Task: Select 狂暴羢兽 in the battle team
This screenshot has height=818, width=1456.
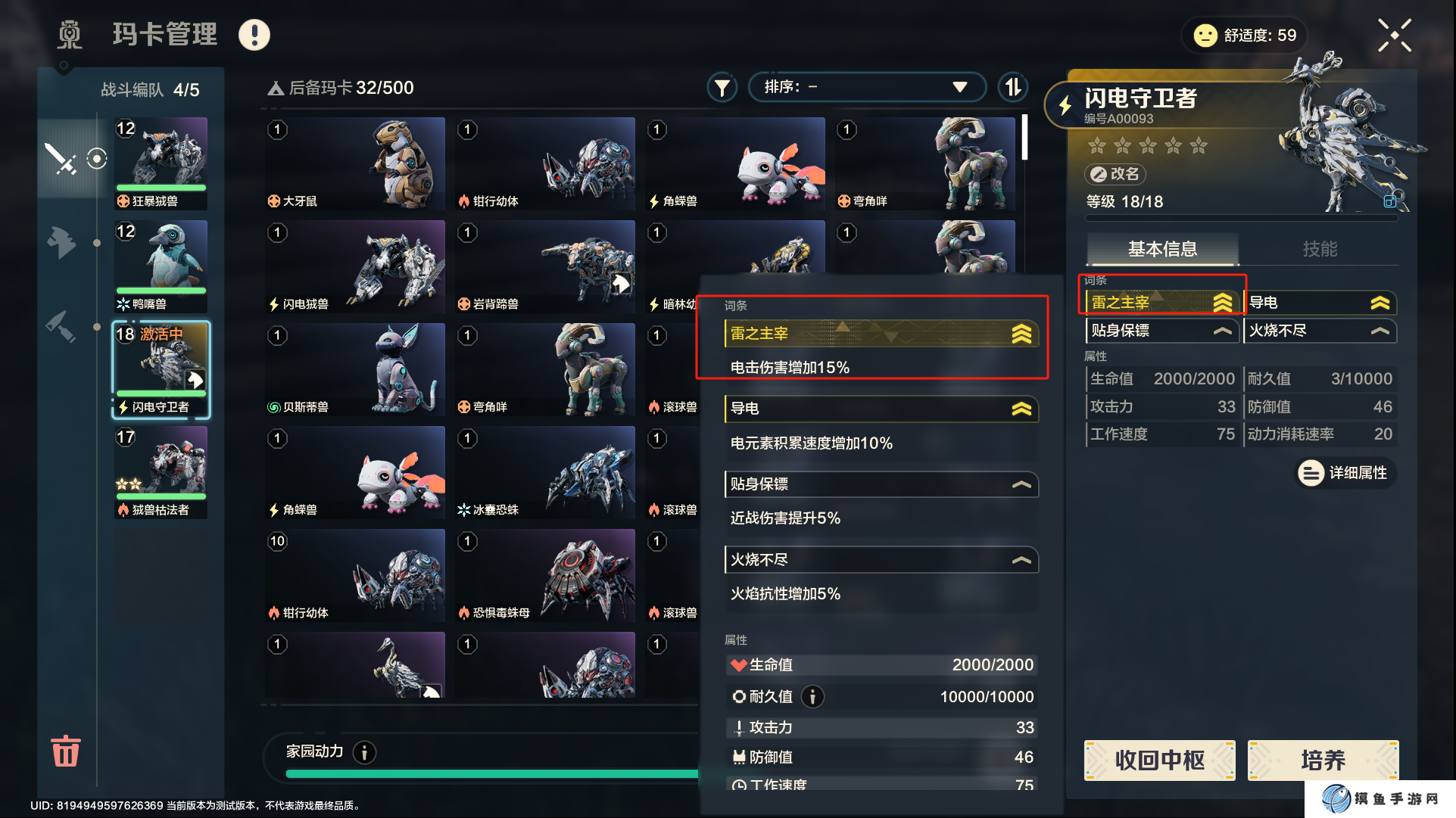Action: [161, 163]
